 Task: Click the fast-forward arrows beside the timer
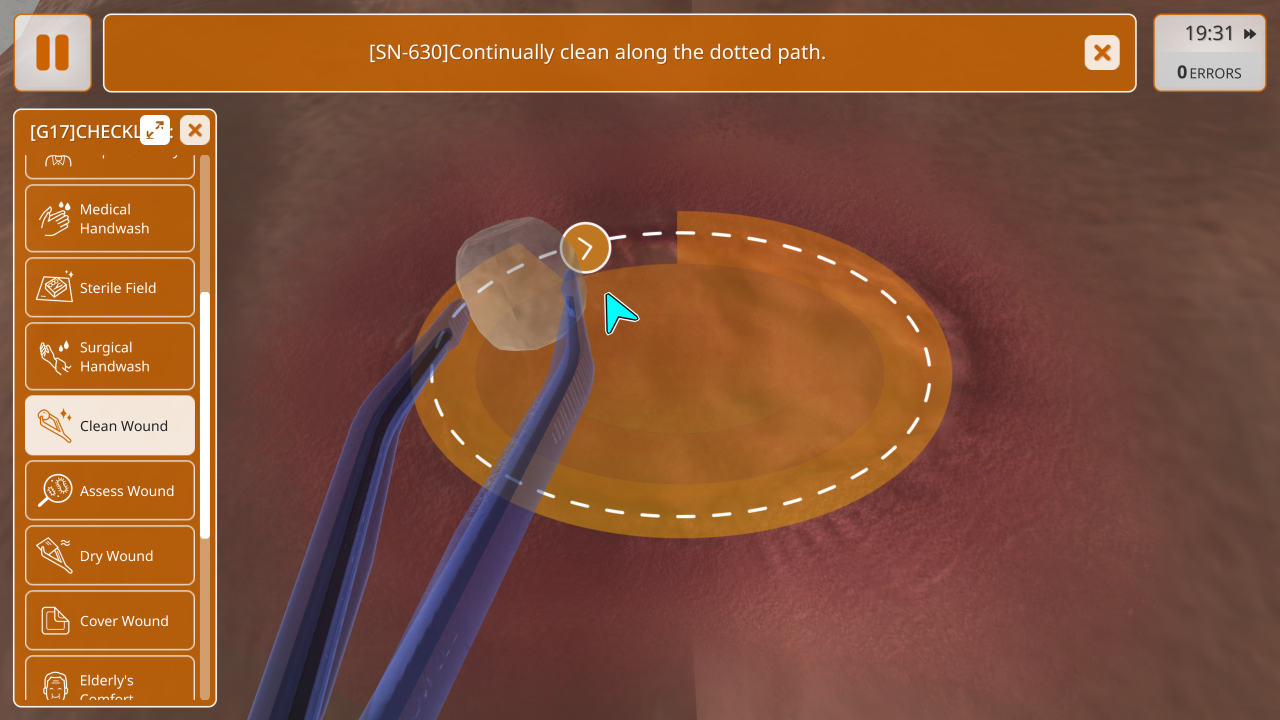tap(1250, 34)
